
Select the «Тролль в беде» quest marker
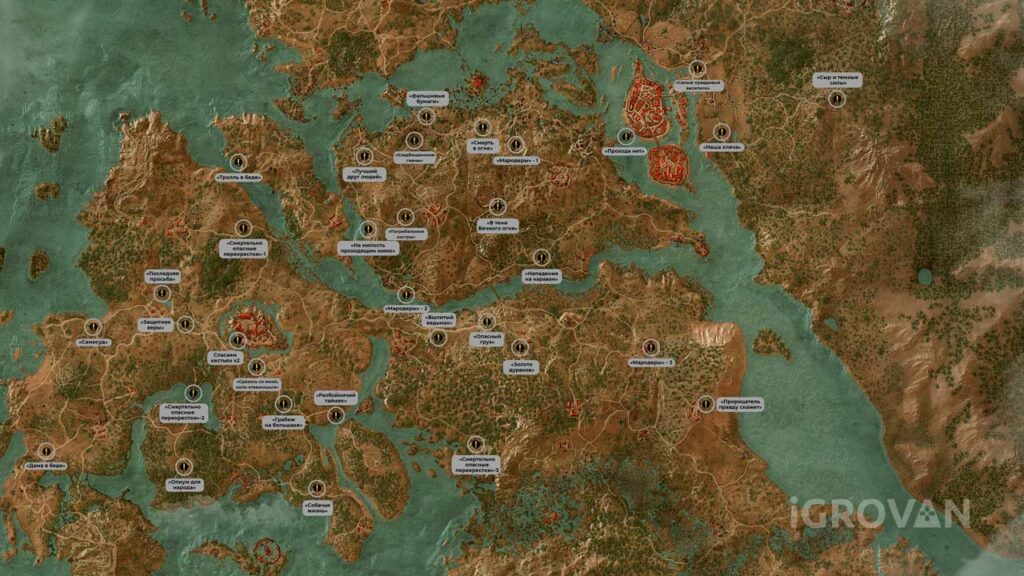[x=238, y=161]
